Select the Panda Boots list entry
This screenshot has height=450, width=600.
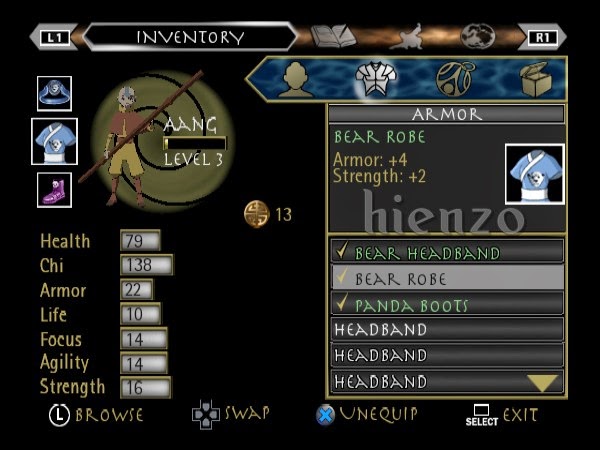click(446, 304)
